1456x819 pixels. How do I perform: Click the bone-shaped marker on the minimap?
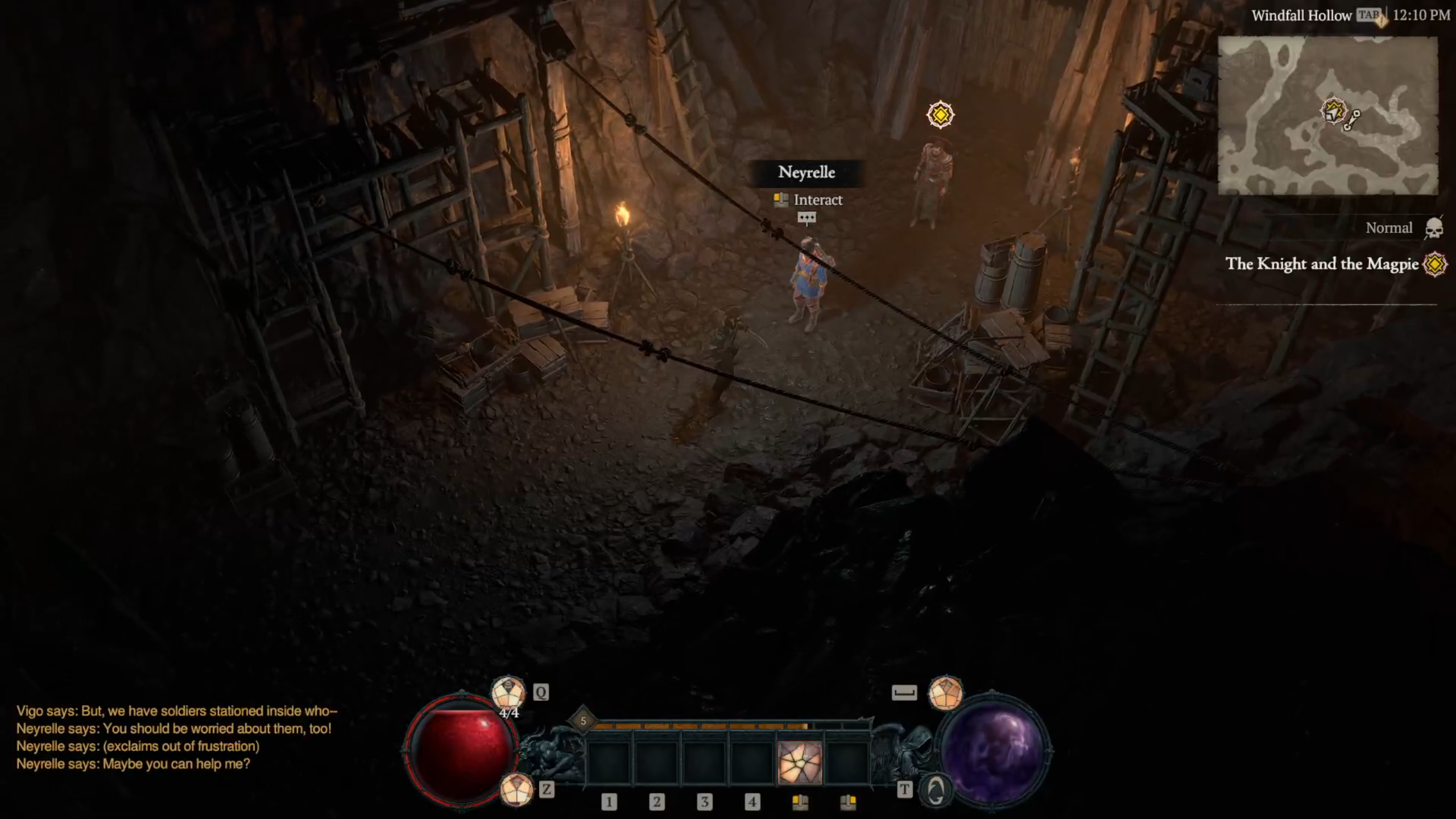1352,121
